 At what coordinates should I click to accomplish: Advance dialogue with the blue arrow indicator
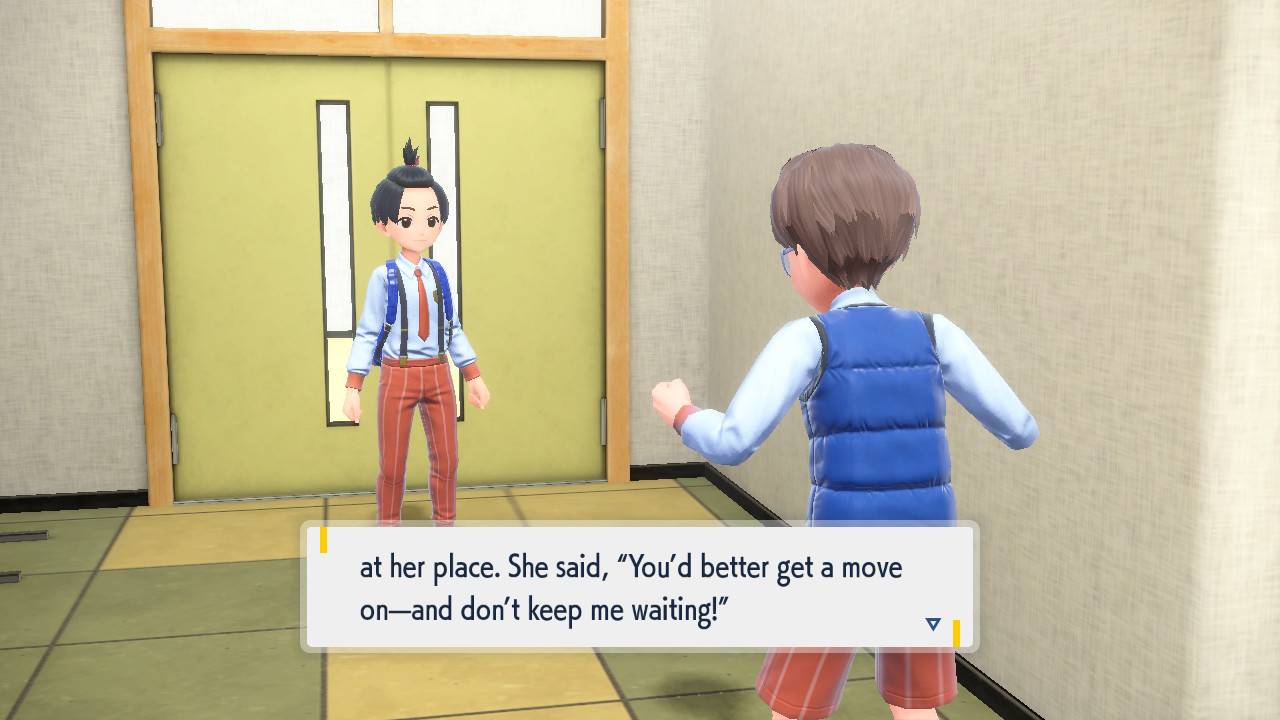click(x=933, y=624)
